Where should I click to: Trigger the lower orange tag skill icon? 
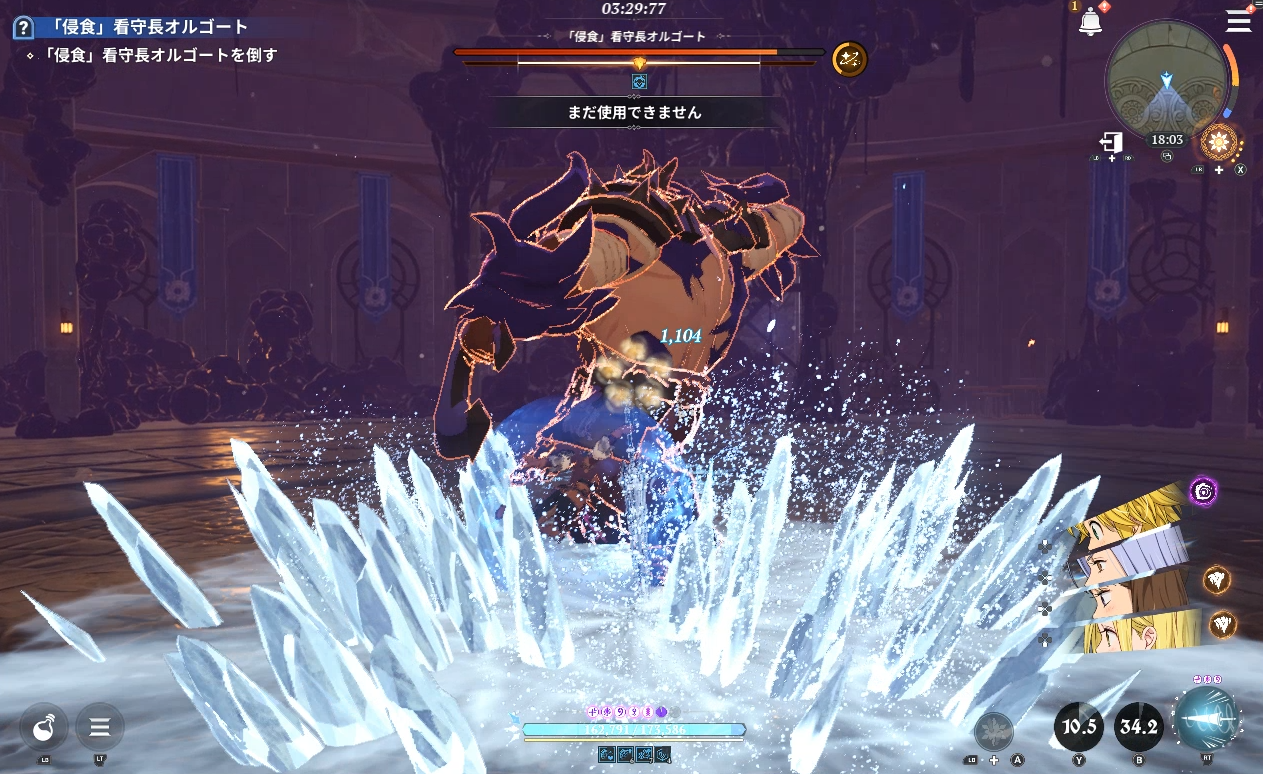pyautogui.click(x=1222, y=625)
